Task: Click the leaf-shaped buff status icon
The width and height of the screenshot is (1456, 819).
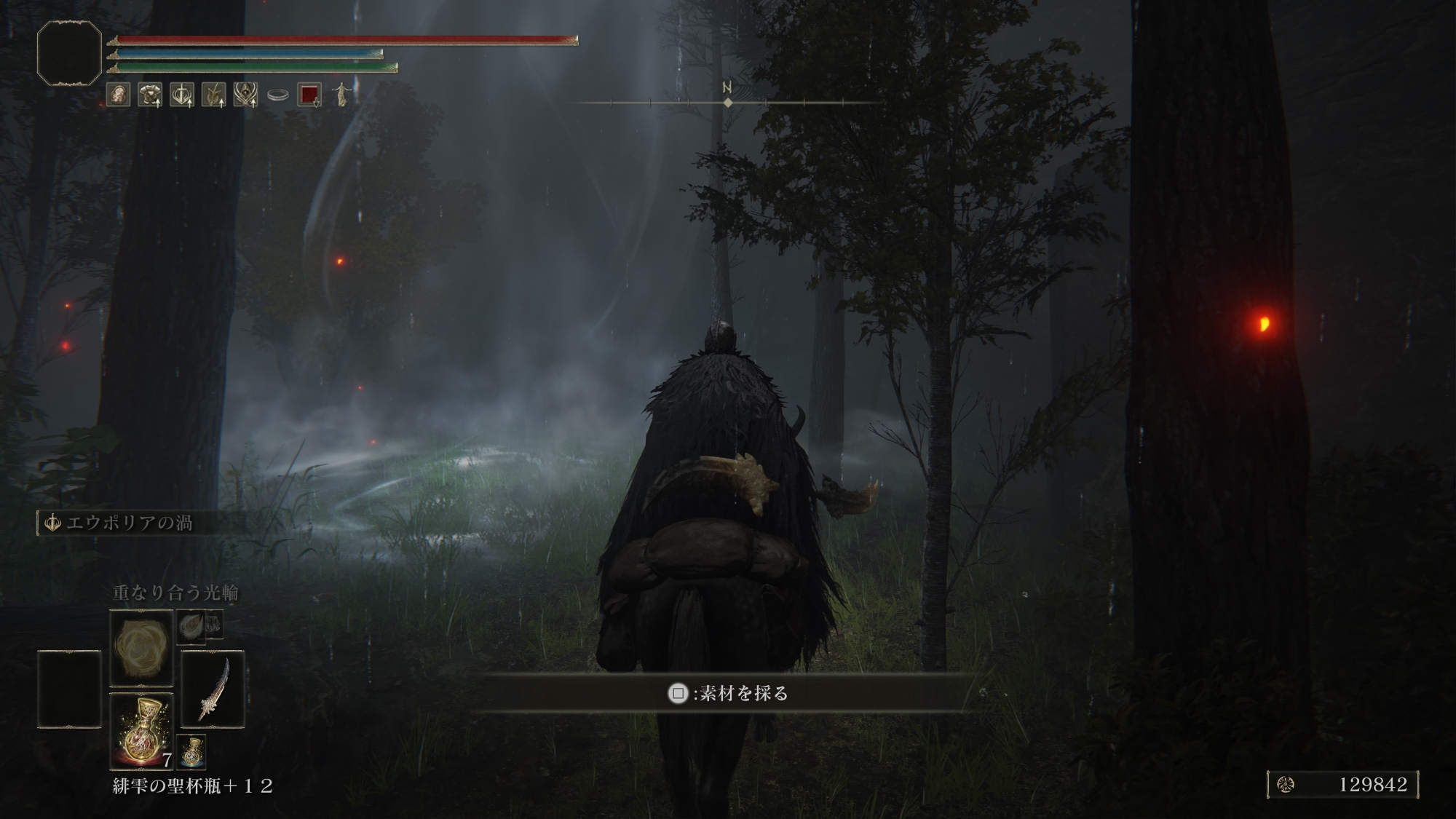Action: tap(213, 95)
